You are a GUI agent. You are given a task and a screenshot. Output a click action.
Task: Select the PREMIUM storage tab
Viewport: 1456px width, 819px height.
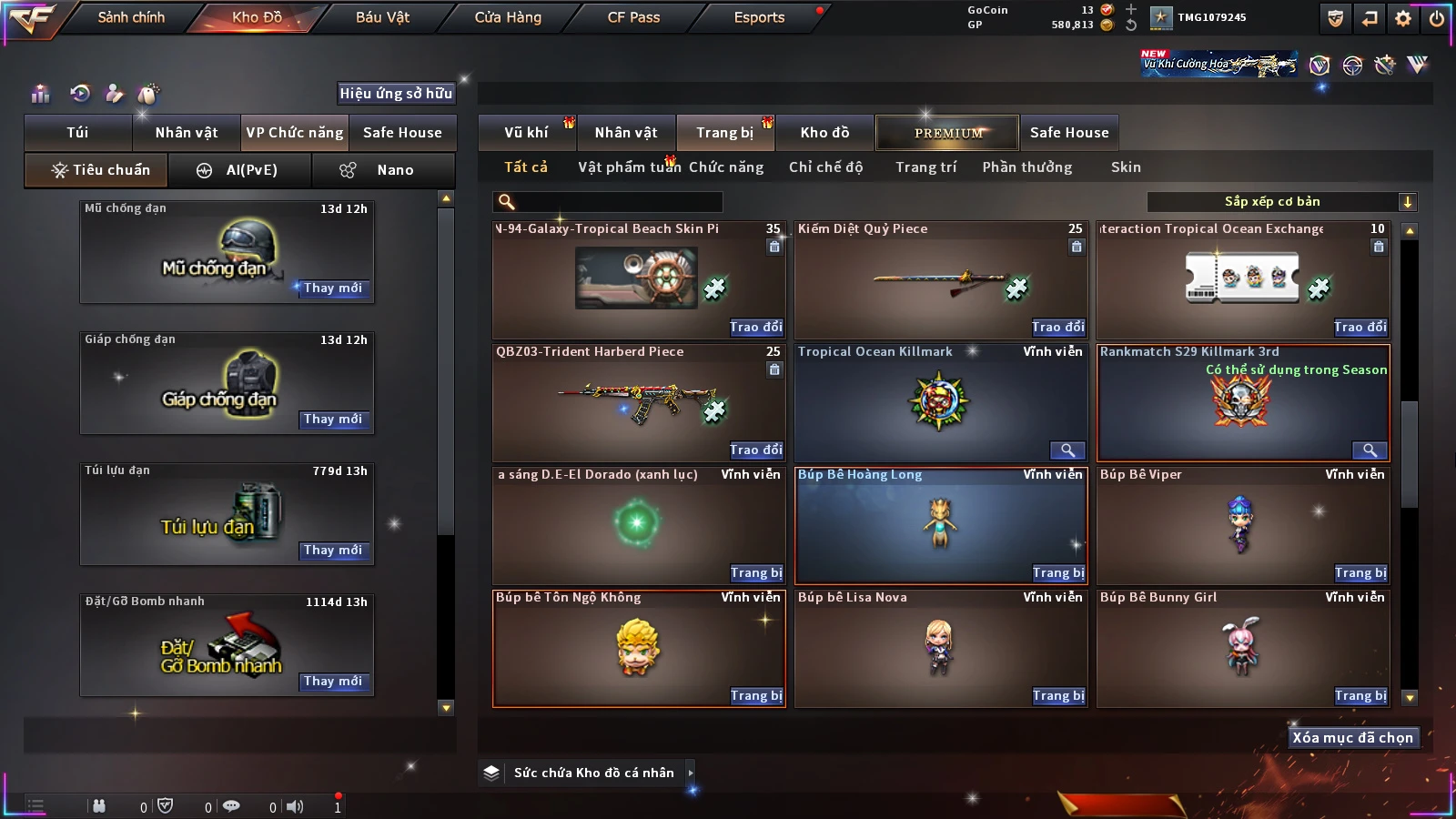[947, 133]
